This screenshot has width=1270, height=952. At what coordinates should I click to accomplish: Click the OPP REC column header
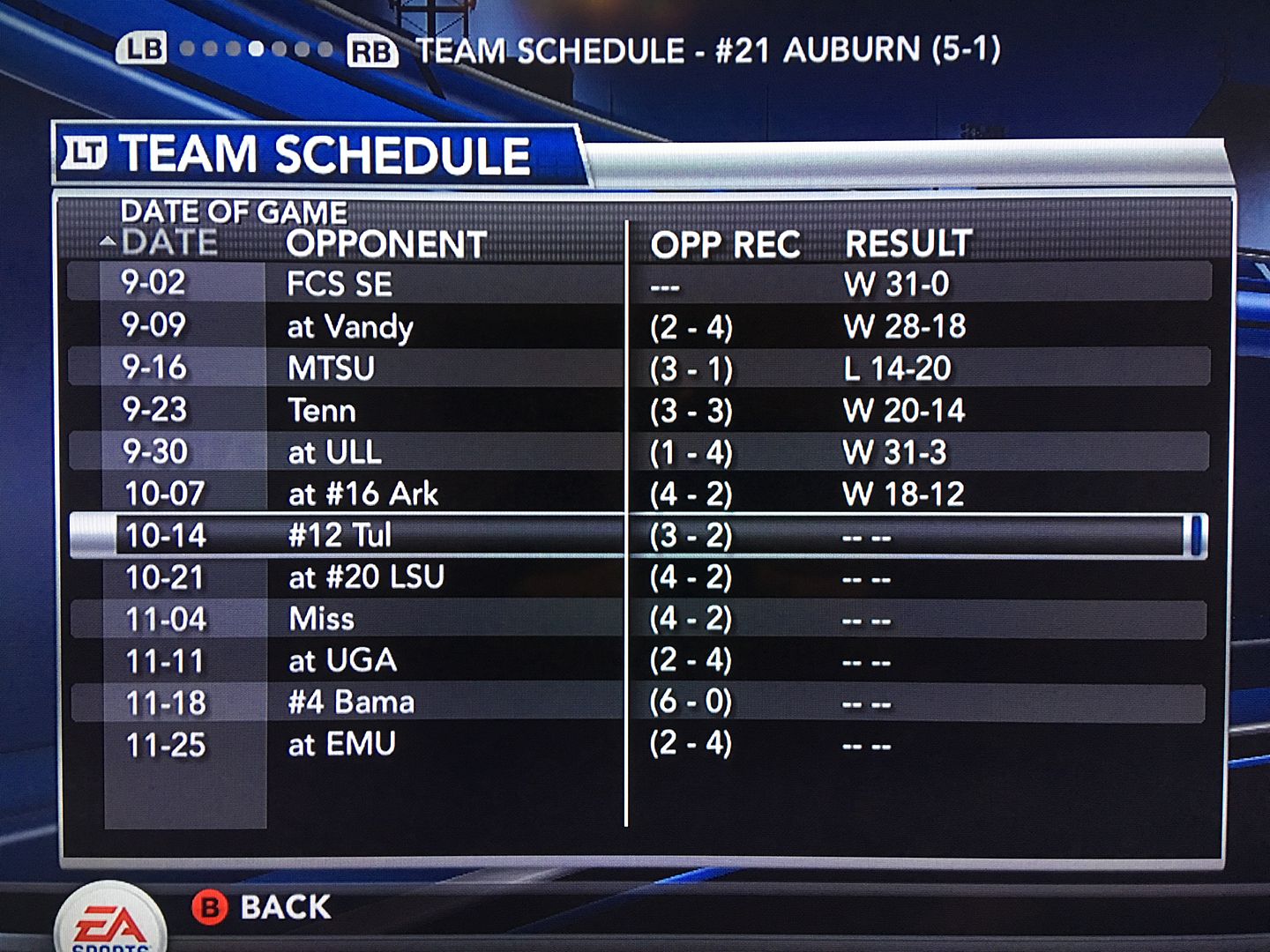(725, 245)
